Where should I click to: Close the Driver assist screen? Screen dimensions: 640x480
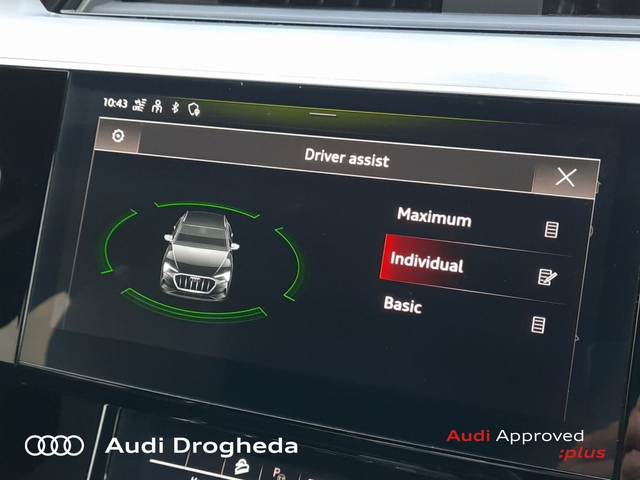(x=566, y=178)
